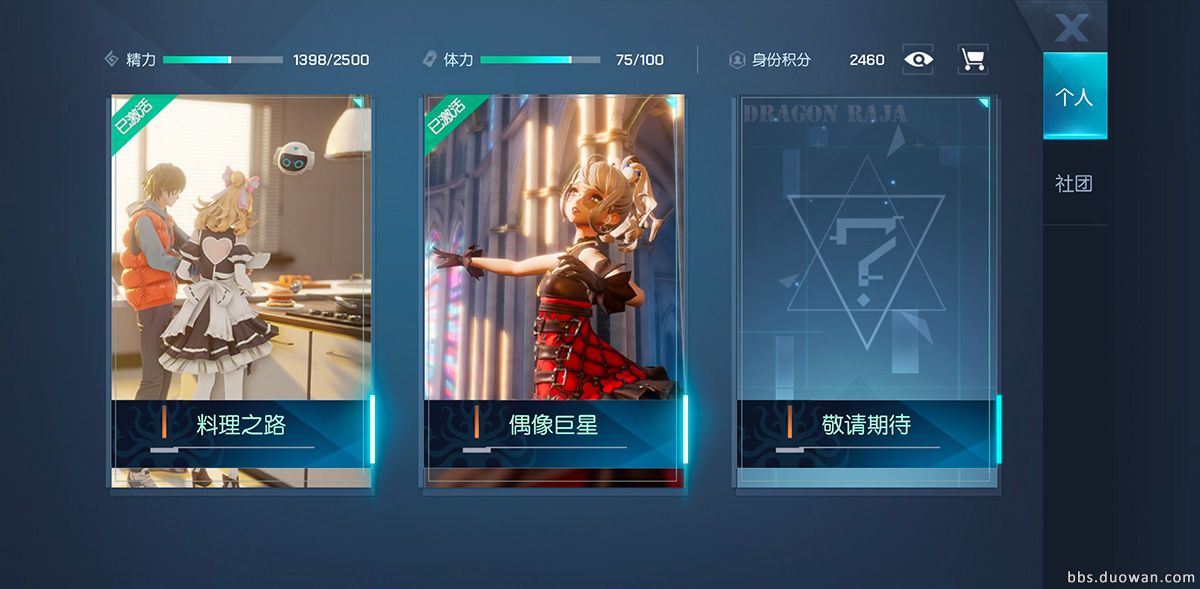Switch to the 个人 tab
Image resolution: width=1200 pixels, height=589 pixels.
pyautogui.click(x=1074, y=96)
